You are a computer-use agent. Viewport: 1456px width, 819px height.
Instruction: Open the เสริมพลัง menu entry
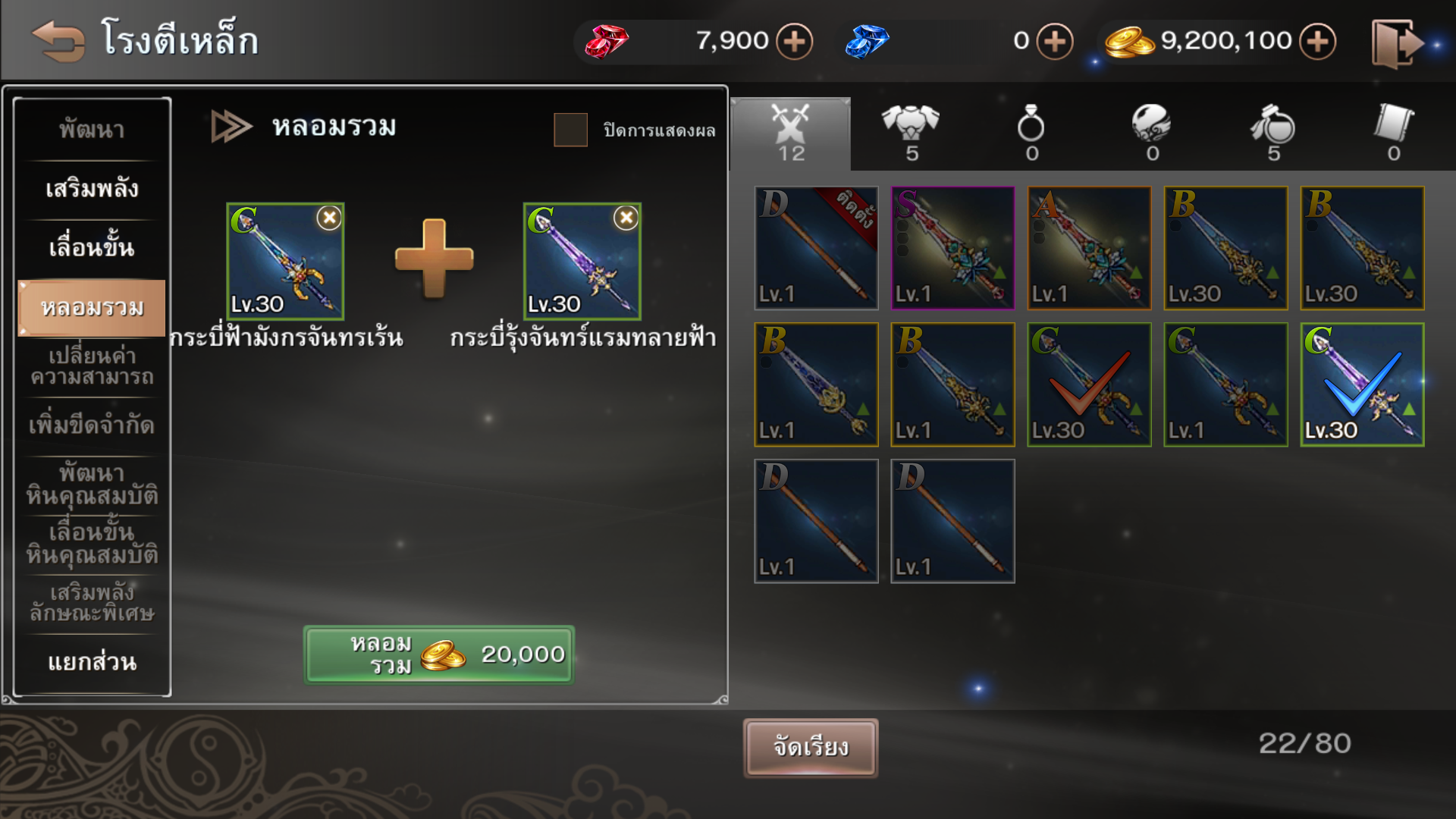coord(92,188)
